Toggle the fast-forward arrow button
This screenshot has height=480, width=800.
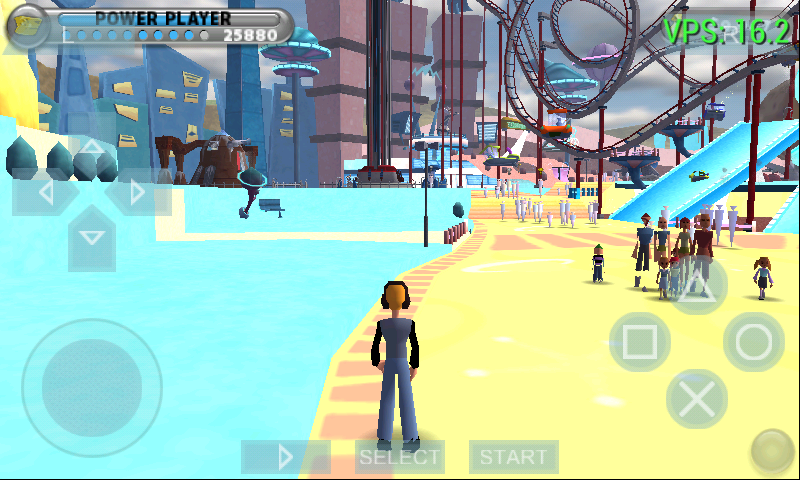(285, 457)
